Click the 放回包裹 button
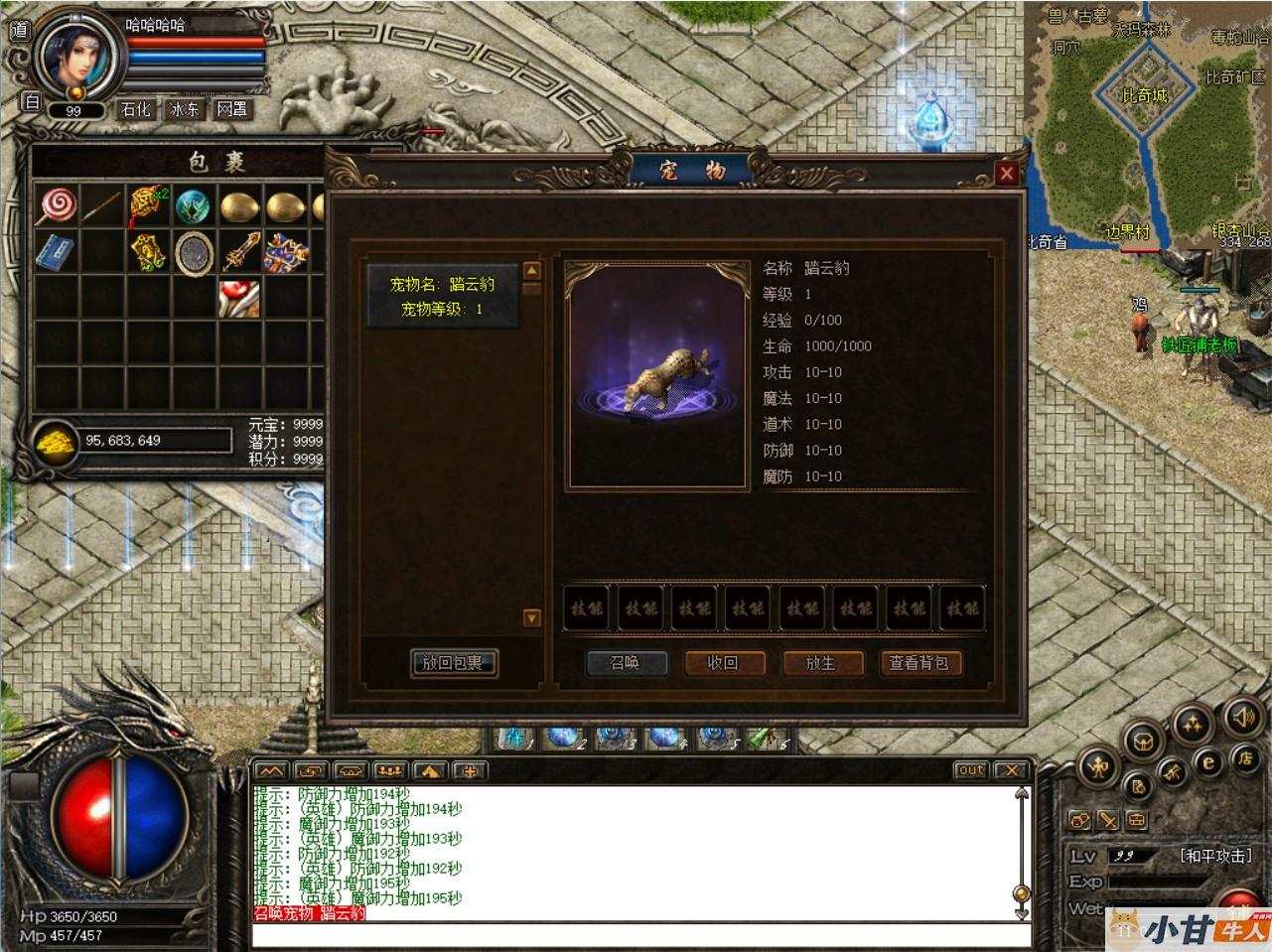The width and height of the screenshot is (1272, 952). [453, 663]
